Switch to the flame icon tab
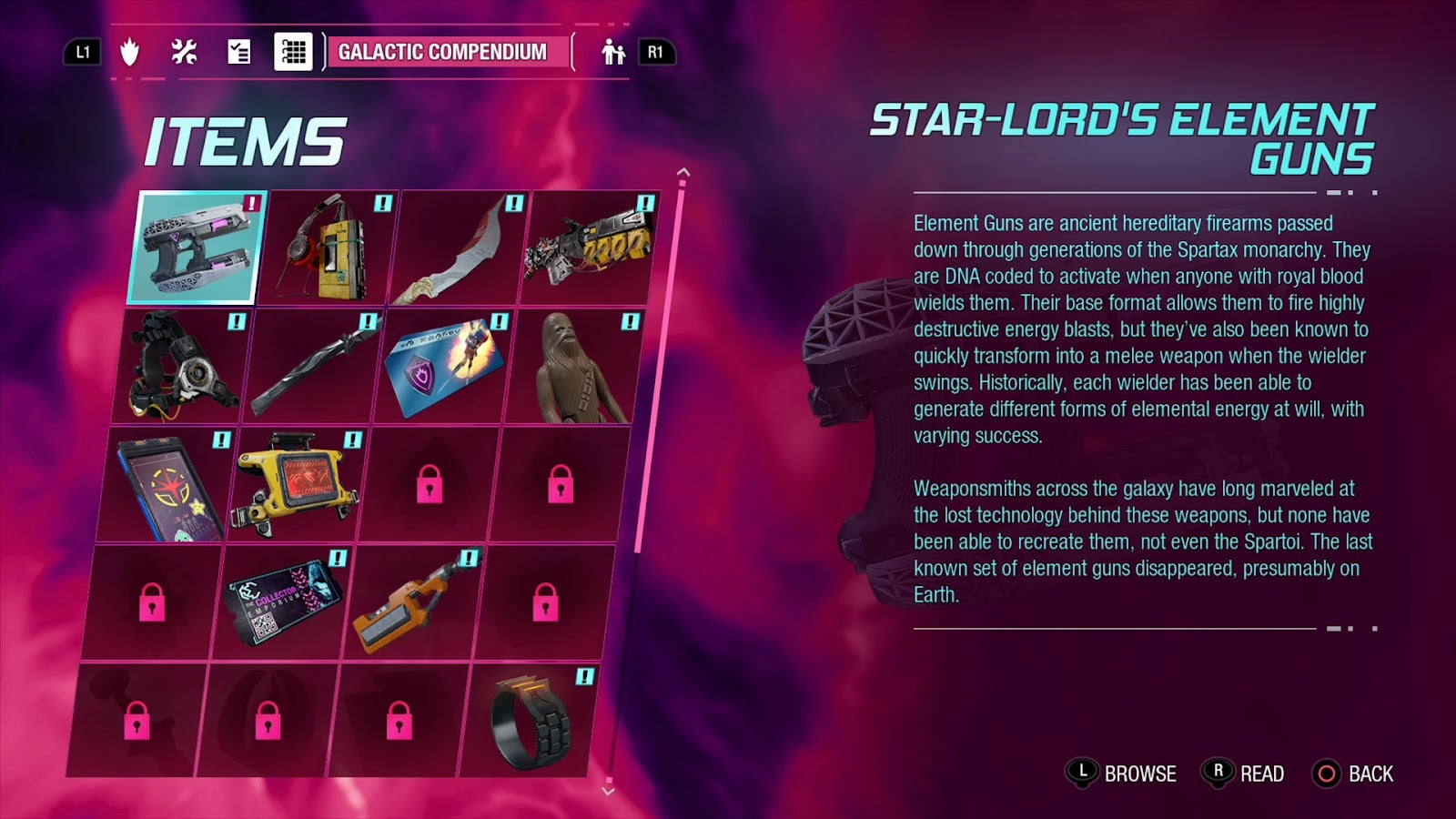This screenshot has height=819, width=1456. click(130, 52)
